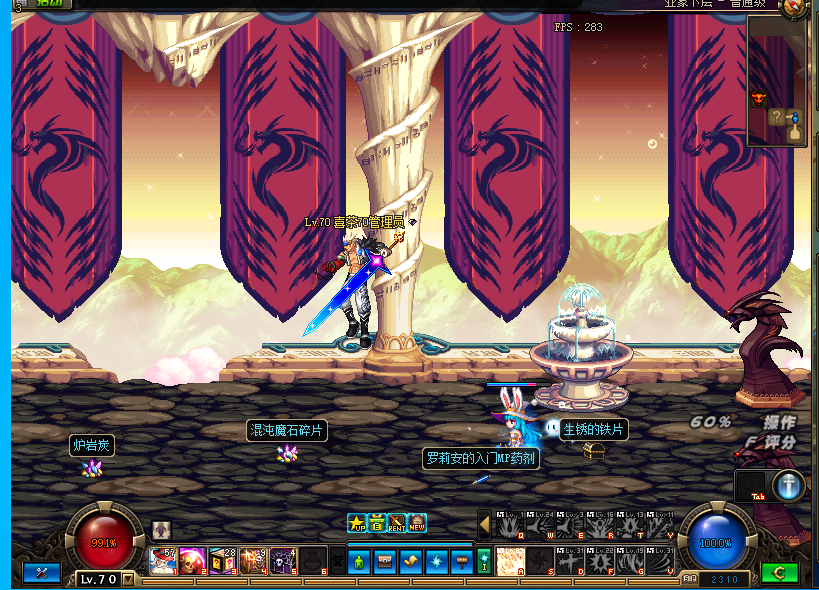The height and width of the screenshot is (590, 819).
Task: Select the treasure chest item in slot 4
Action: [253, 559]
